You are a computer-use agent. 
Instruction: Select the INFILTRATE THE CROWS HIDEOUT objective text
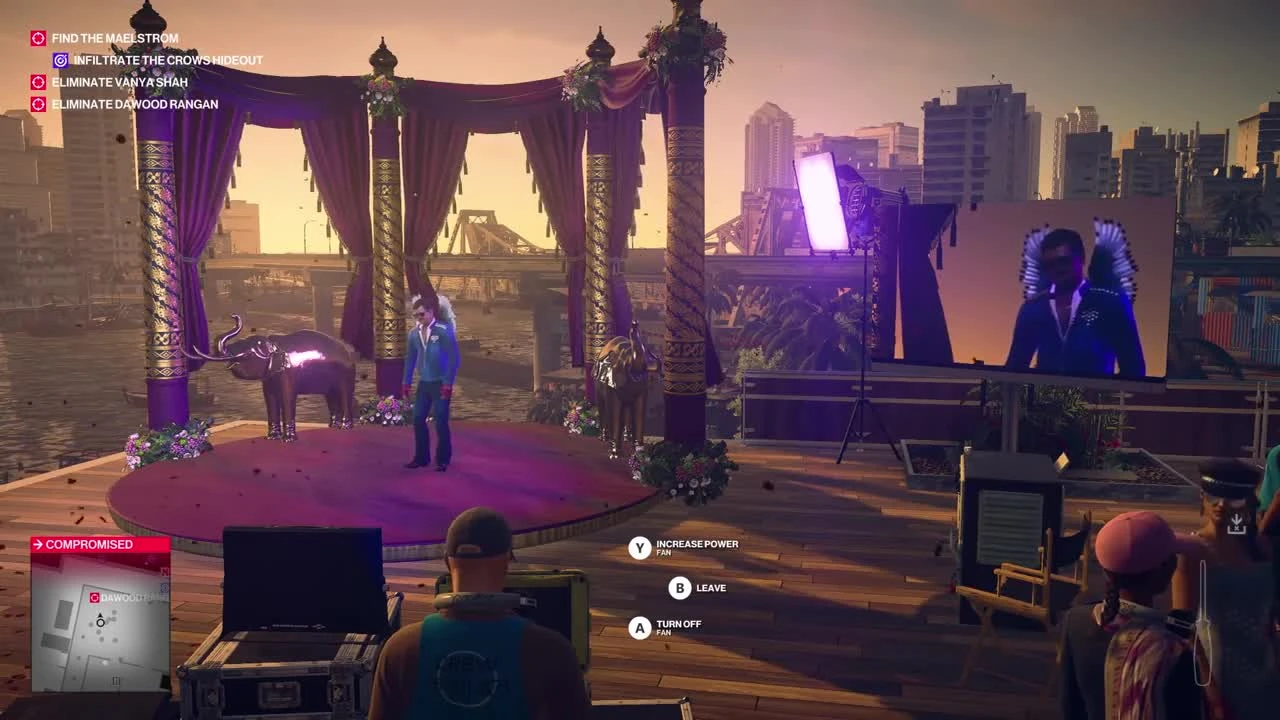167,60
